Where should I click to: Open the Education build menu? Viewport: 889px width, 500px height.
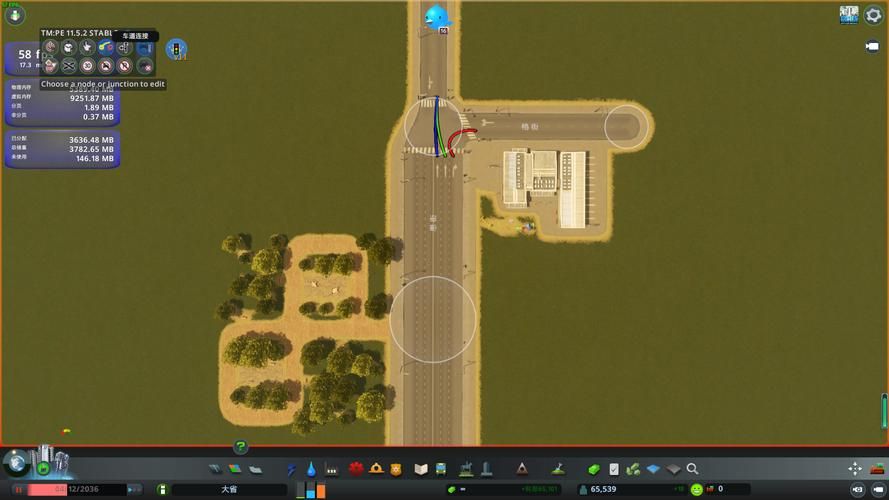(x=420, y=469)
